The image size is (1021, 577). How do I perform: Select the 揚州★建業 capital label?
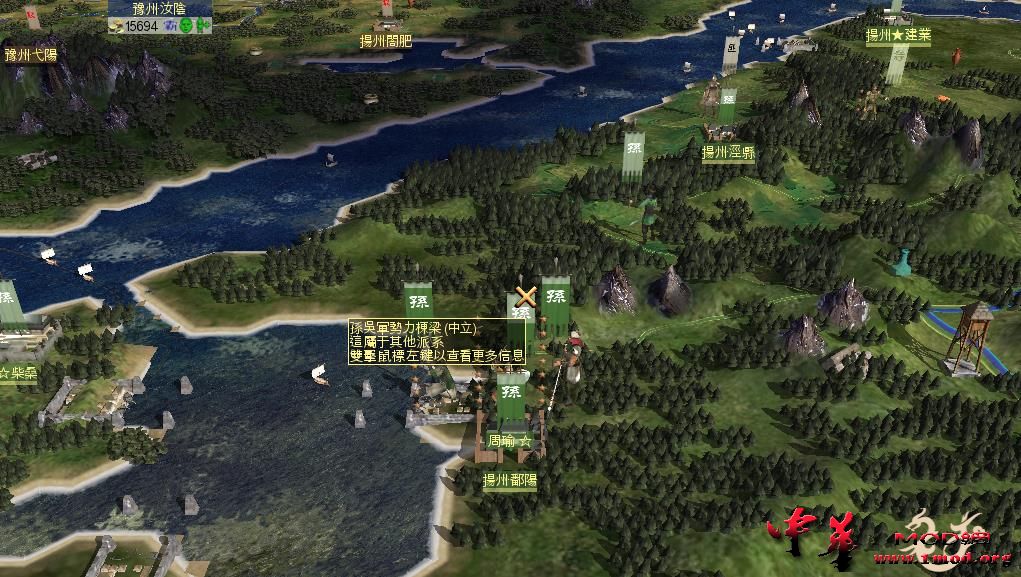898,35
